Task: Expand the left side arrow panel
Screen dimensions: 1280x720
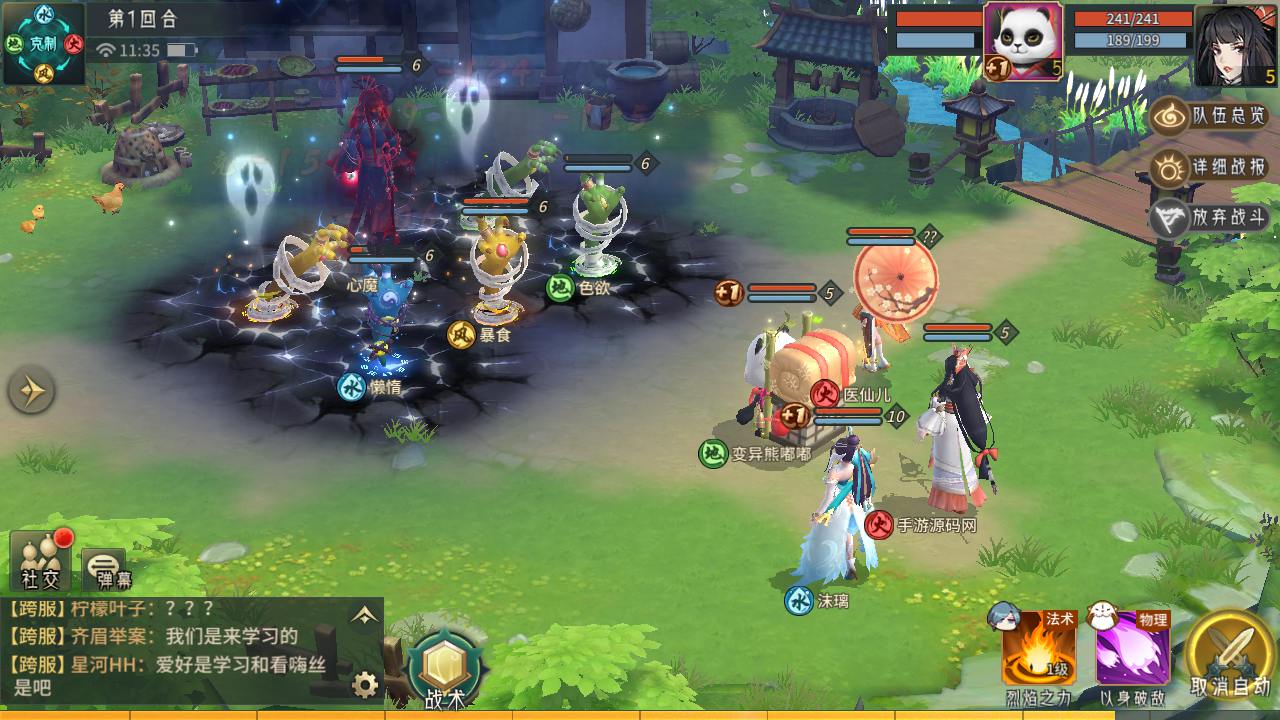Action: pos(31,391)
